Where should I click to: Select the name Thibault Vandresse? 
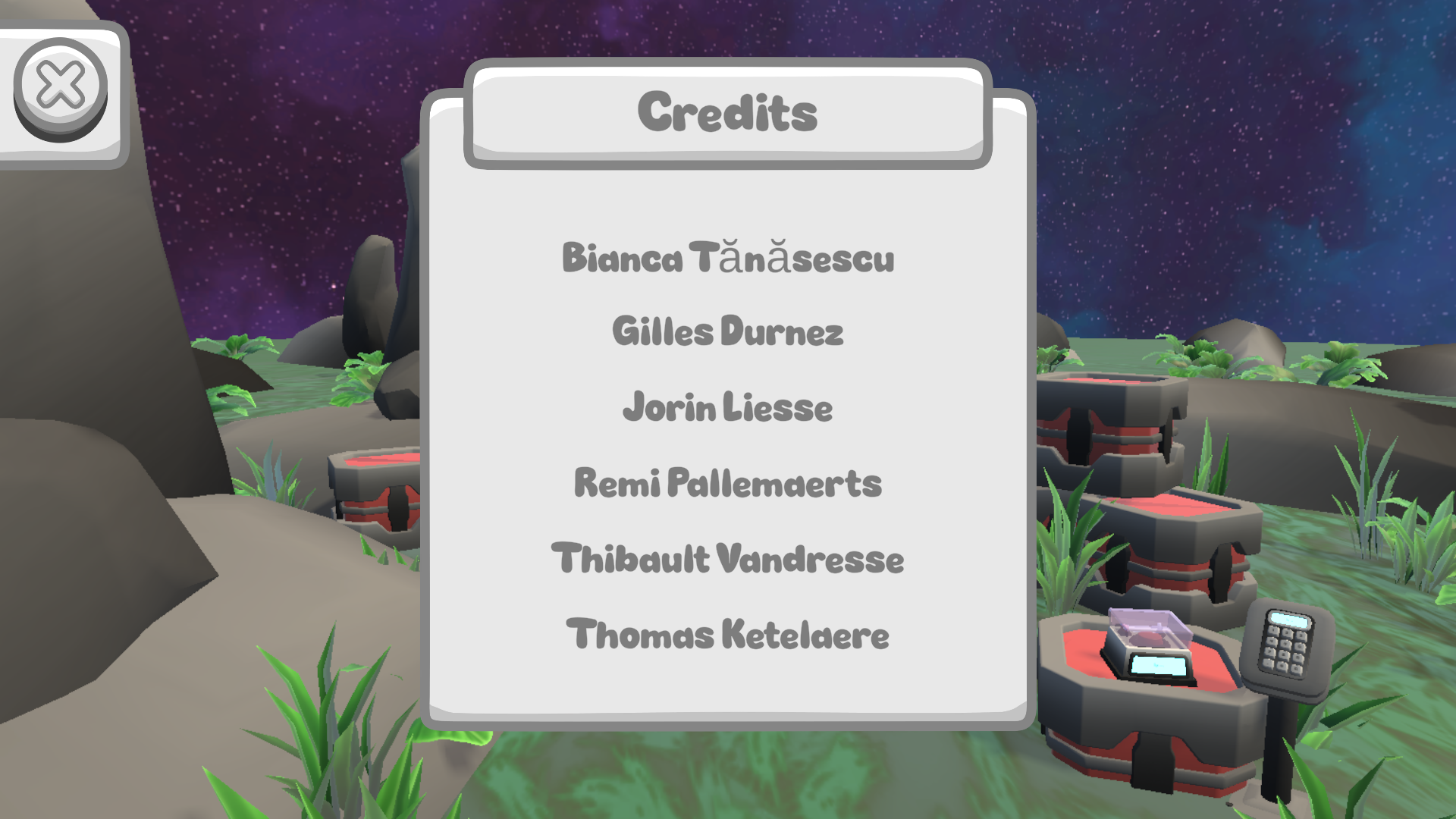pyautogui.click(x=727, y=559)
